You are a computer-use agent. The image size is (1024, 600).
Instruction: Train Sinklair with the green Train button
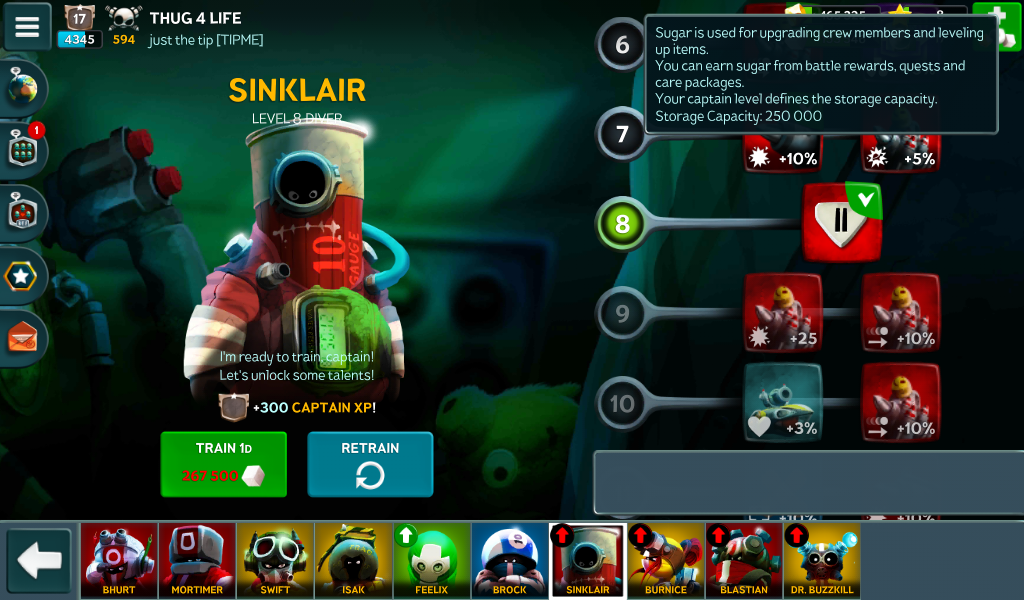tap(223, 464)
